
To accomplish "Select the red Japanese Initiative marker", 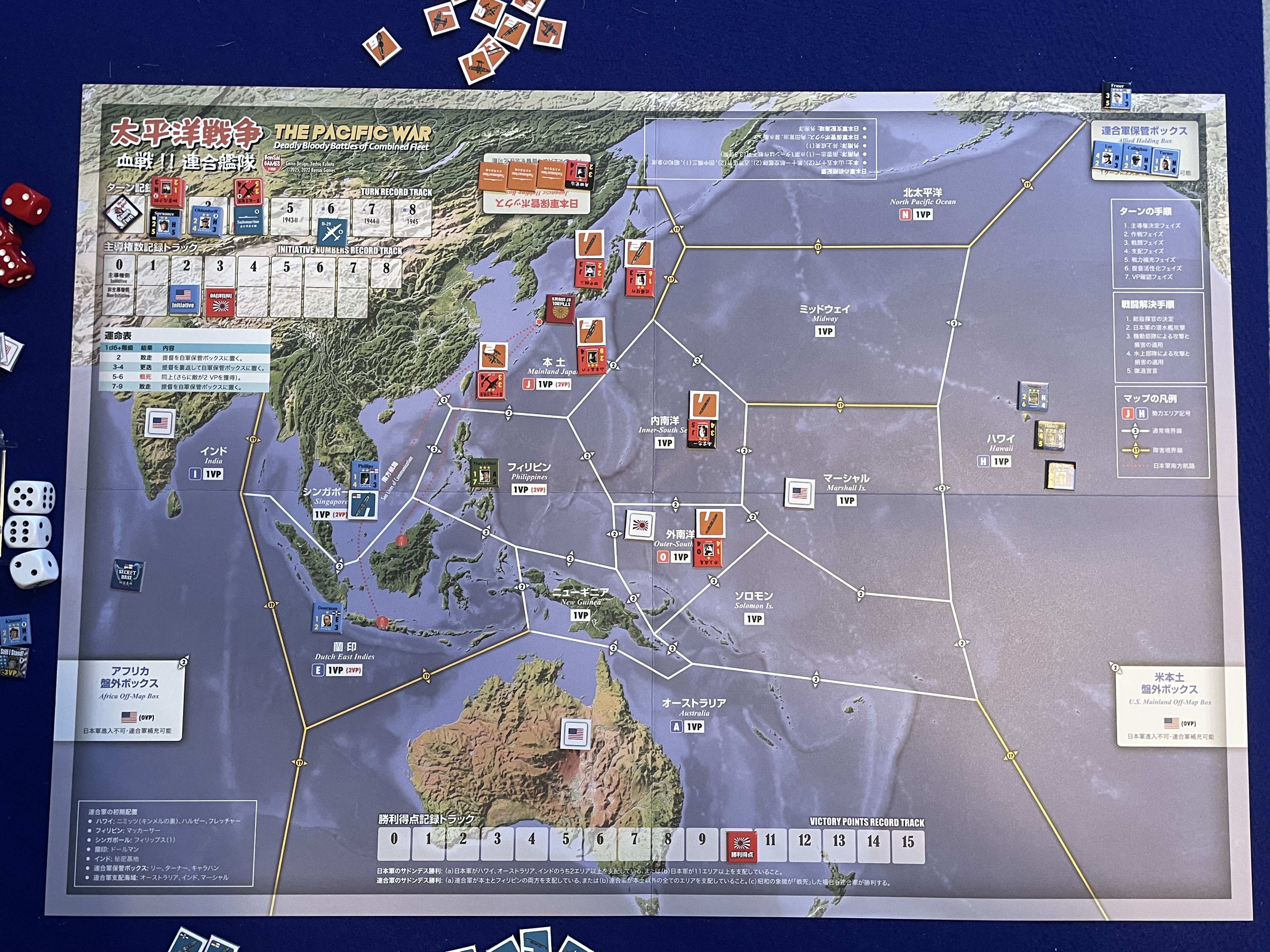I will pyautogui.click(x=220, y=303).
